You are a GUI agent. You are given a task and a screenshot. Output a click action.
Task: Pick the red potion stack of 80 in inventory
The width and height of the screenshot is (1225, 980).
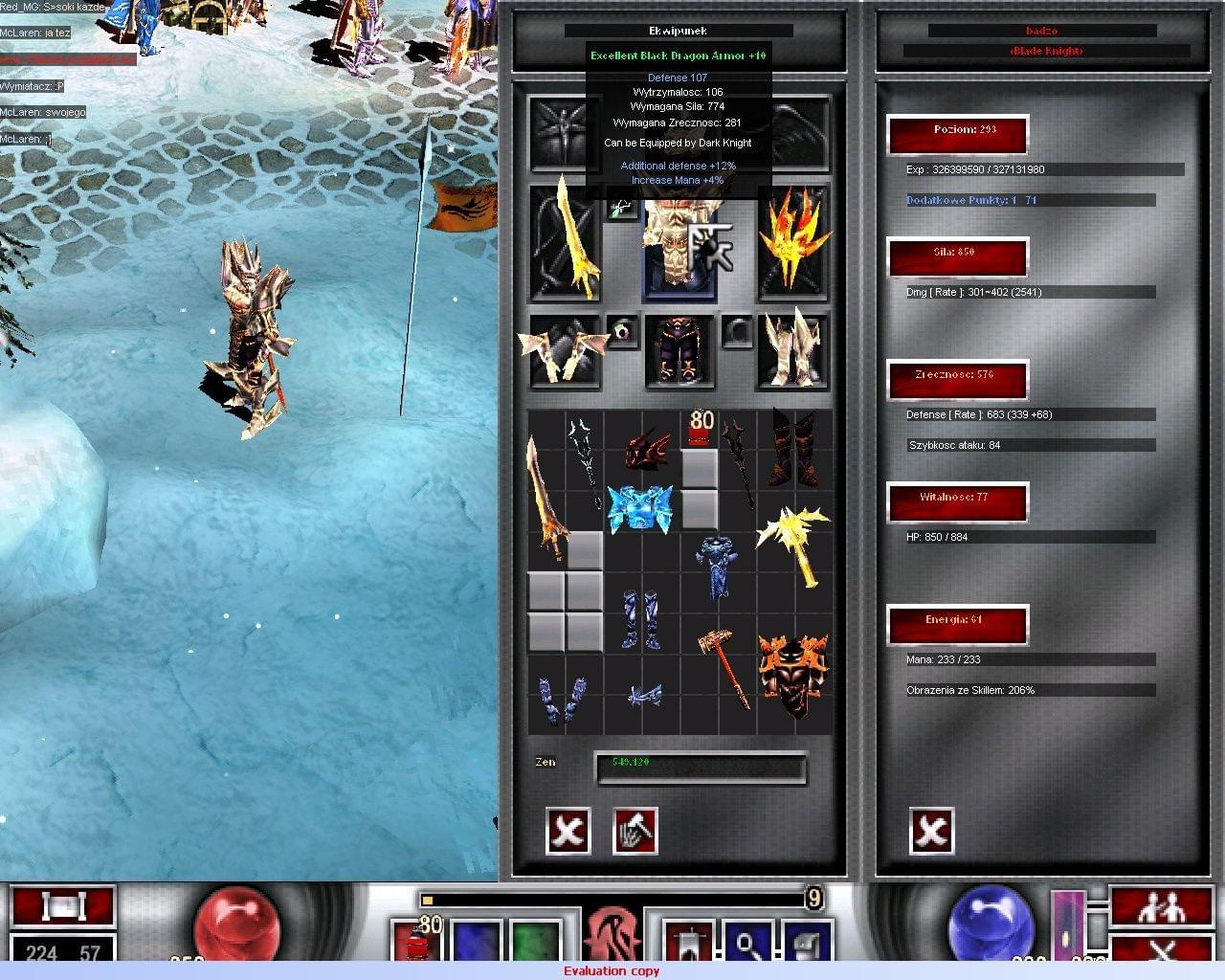700,430
